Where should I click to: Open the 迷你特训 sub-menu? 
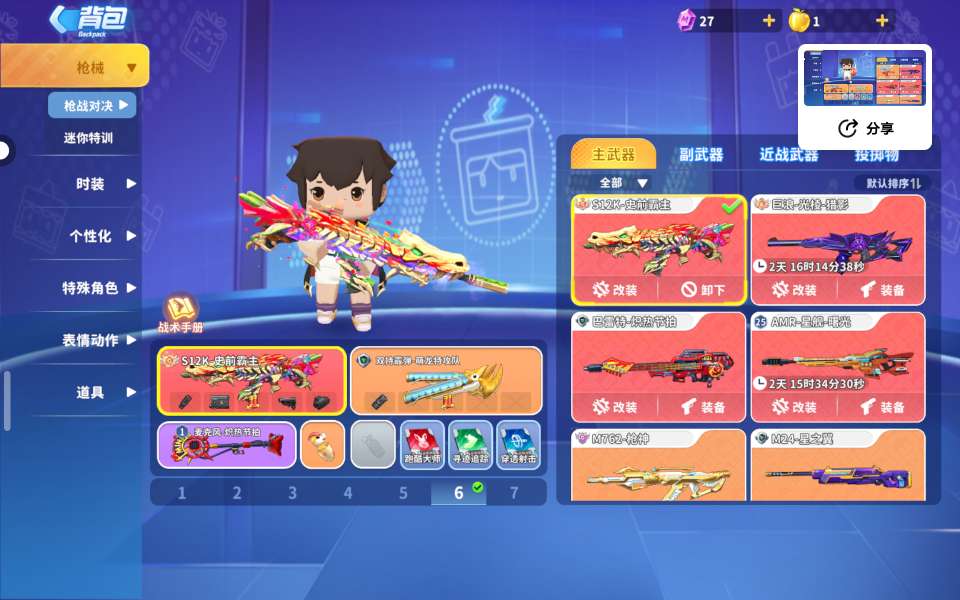88,138
